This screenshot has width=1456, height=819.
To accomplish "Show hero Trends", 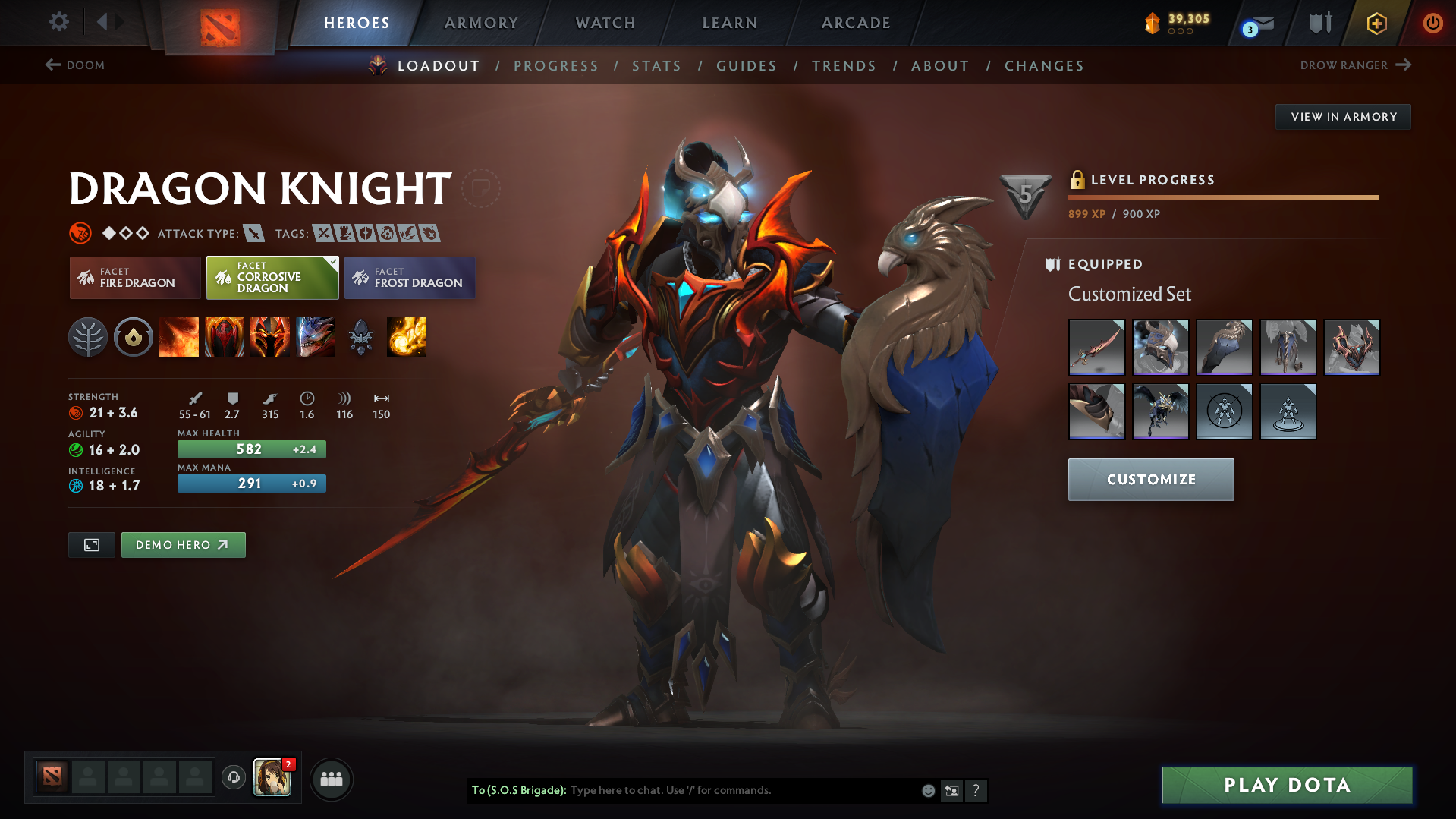I will pyautogui.click(x=844, y=66).
